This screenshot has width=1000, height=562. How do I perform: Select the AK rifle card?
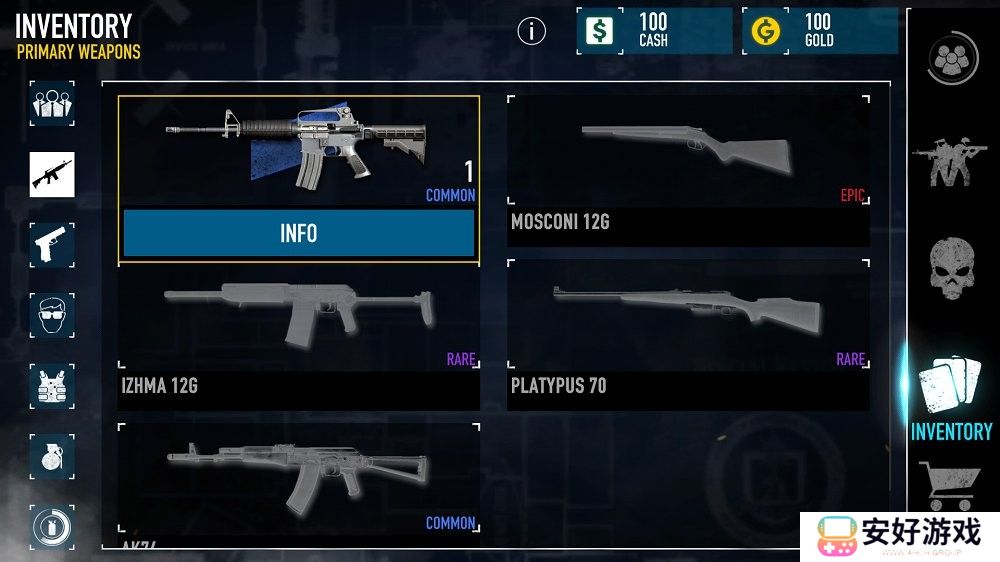coord(298,480)
